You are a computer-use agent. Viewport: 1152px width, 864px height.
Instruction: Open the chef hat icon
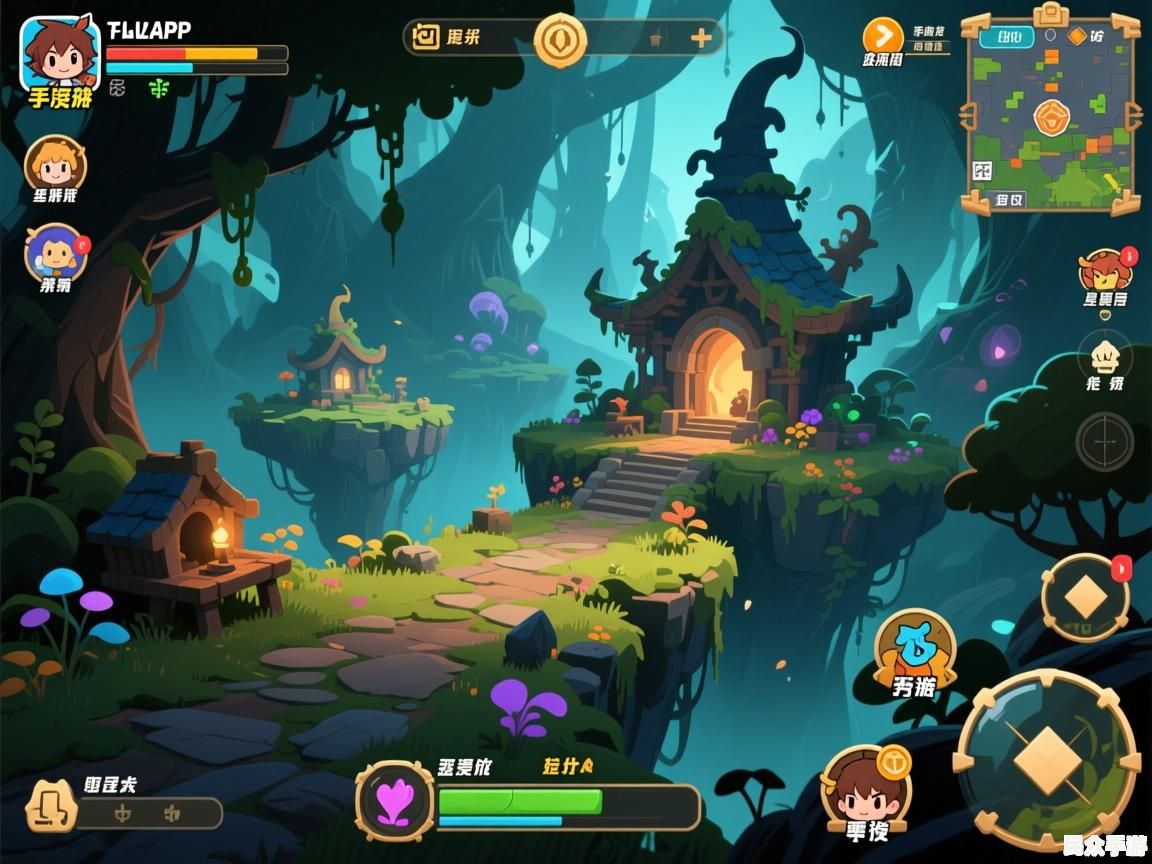point(1104,356)
